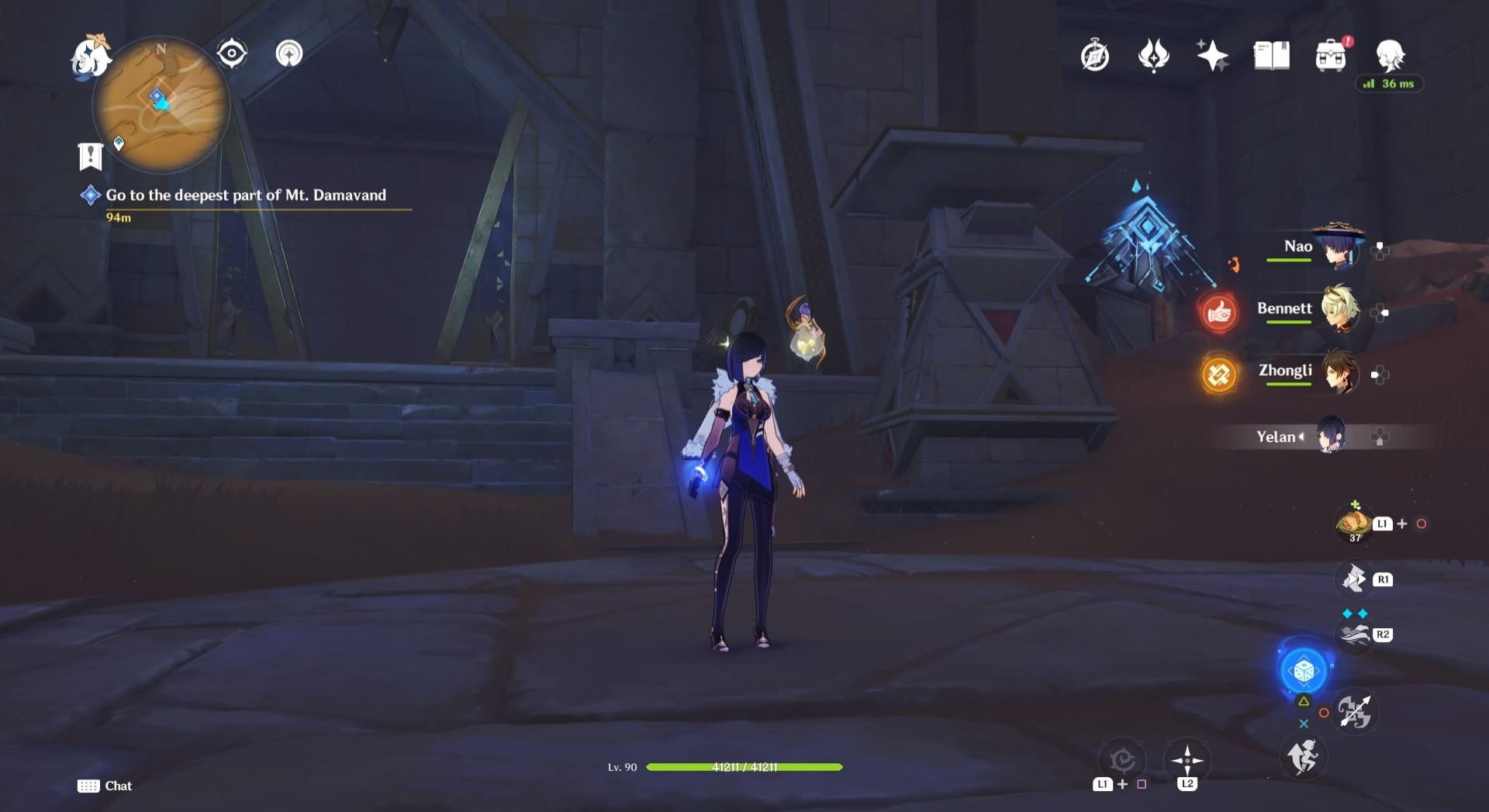
Task: Open the Adventurer Handbook book icon
Action: point(1270,54)
